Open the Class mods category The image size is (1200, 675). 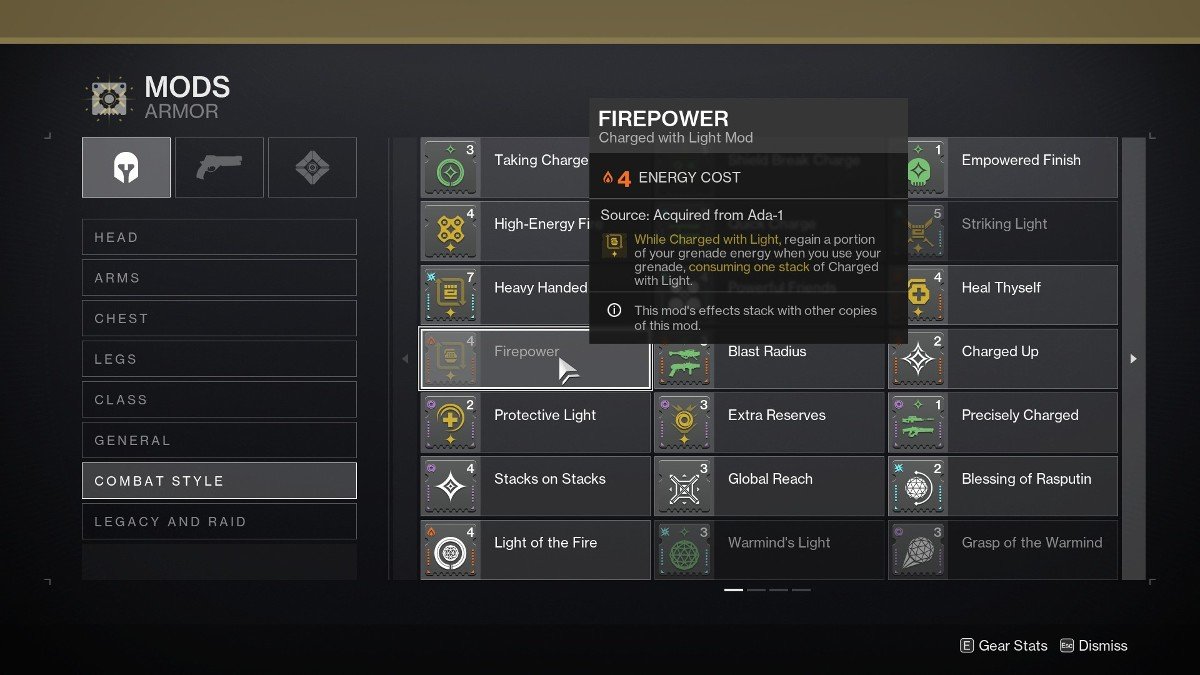click(x=219, y=400)
